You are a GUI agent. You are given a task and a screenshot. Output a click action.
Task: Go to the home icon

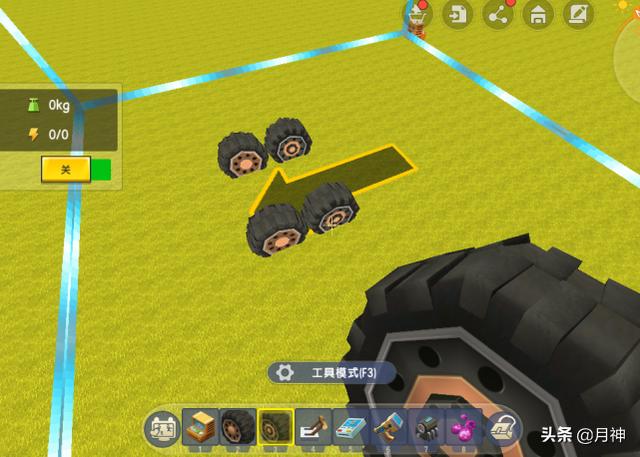(x=538, y=14)
